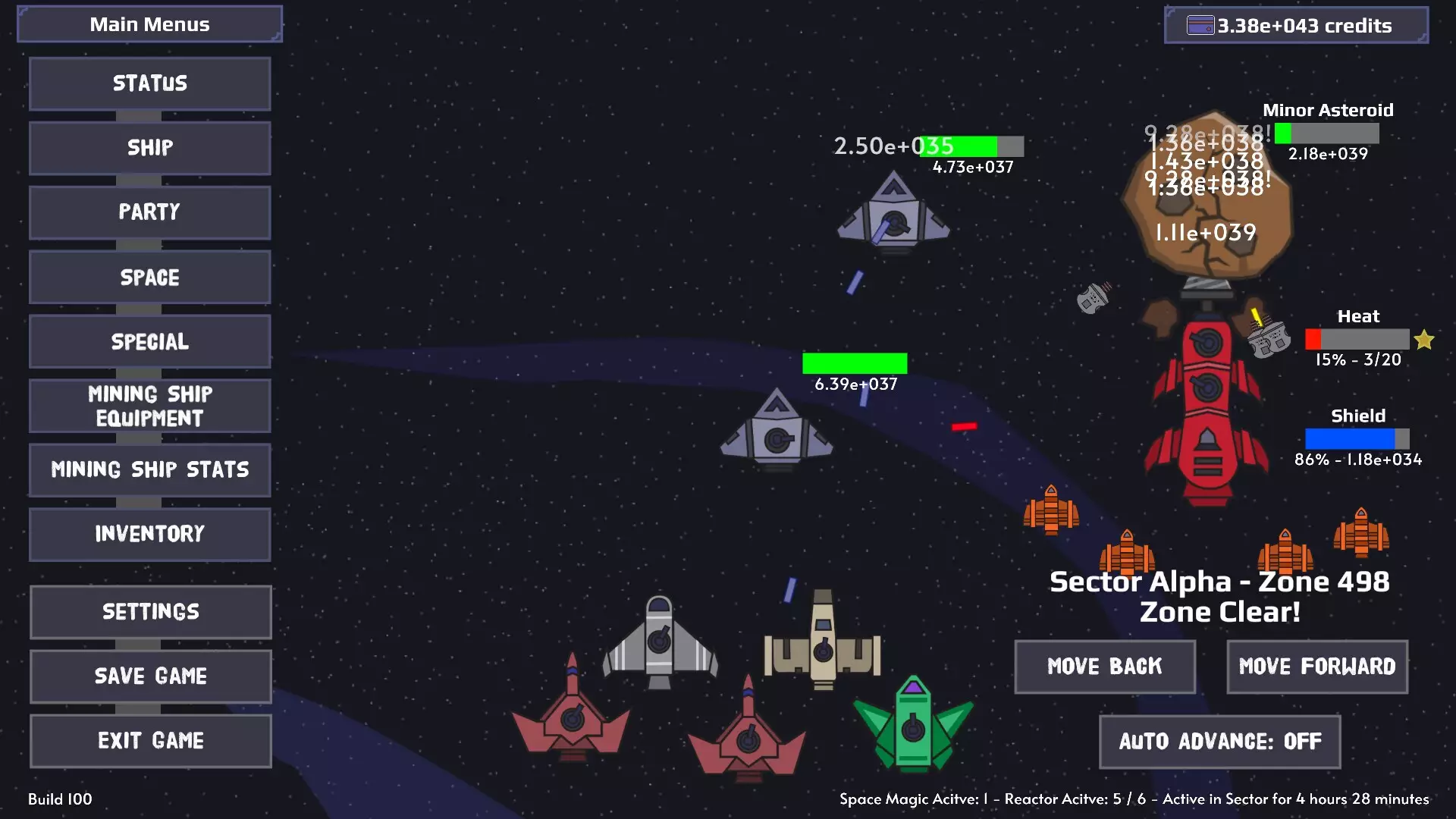Viewport: 1456px width, 819px height.
Task: Click the tumbling satellite debris near the asteroid
Action: (1094, 297)
